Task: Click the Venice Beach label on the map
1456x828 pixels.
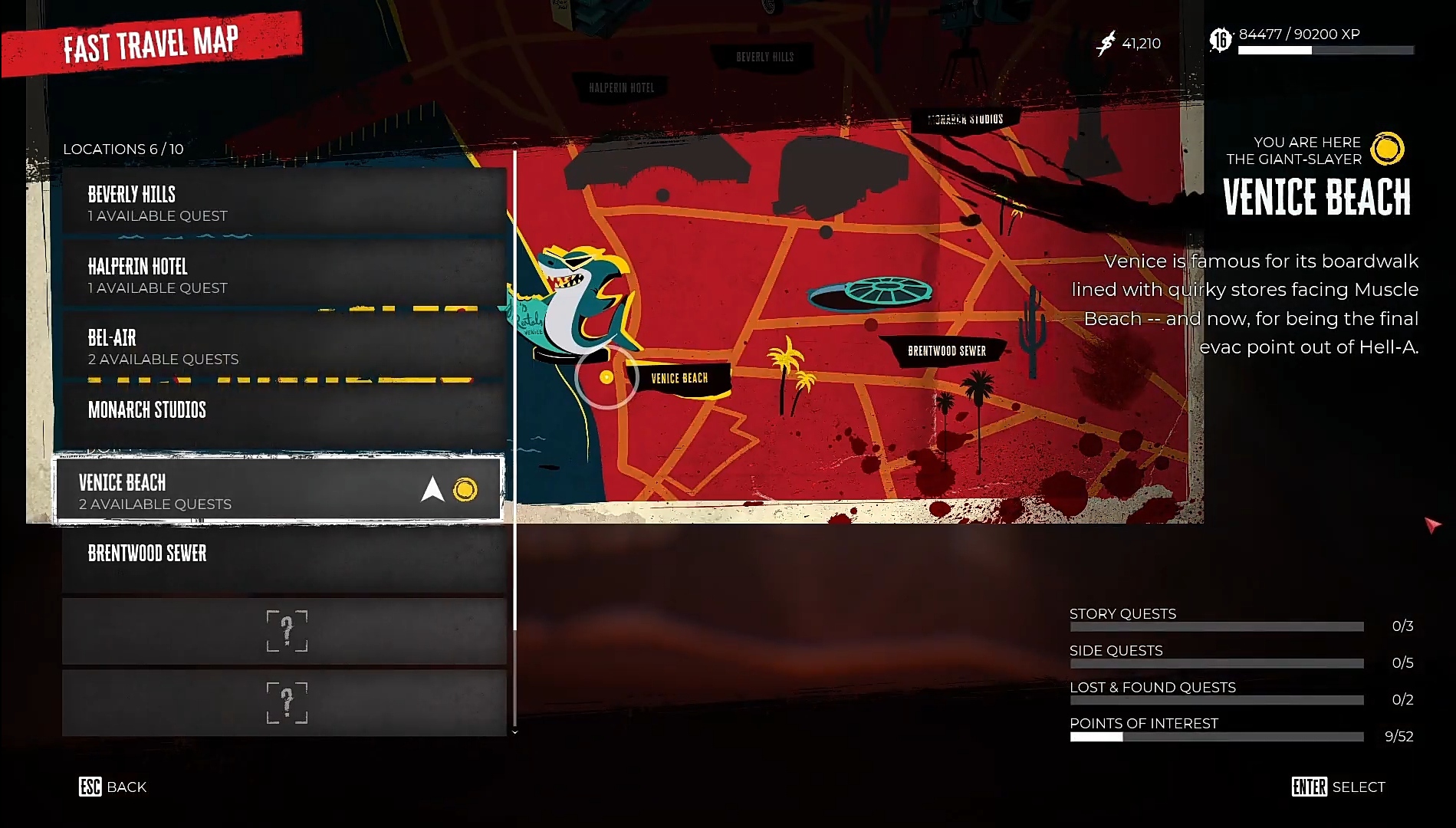Action: click(679, 378)
